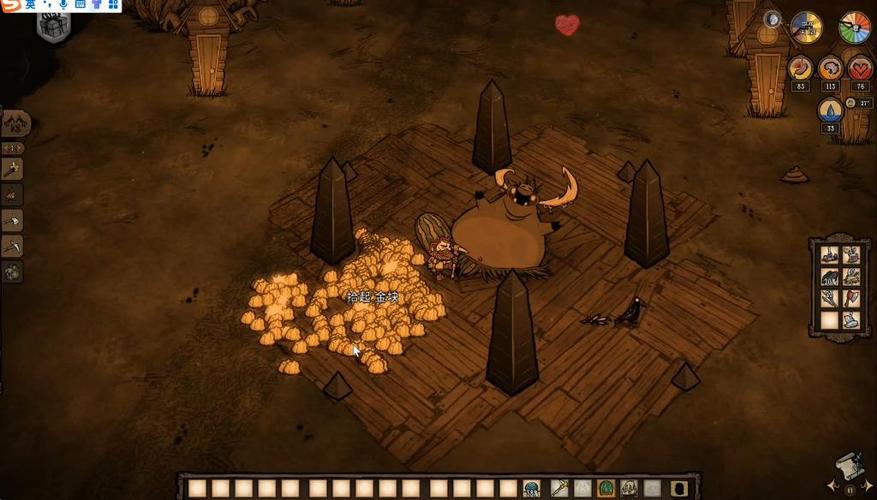Toggle the microphone icon in IME toolbar

click(x=64, y=6)
